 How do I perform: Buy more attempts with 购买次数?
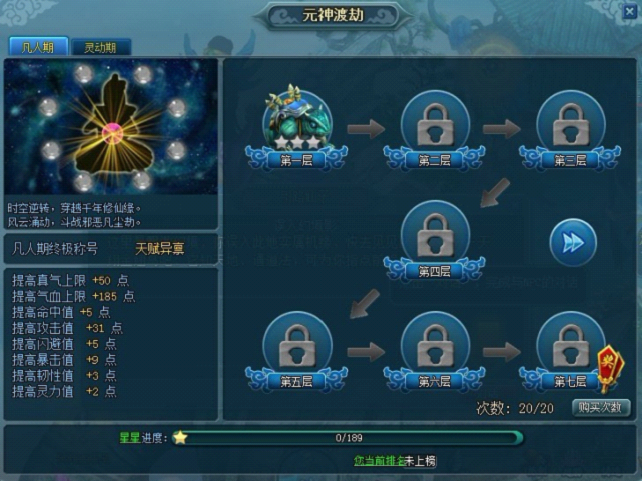click(602, 407)
